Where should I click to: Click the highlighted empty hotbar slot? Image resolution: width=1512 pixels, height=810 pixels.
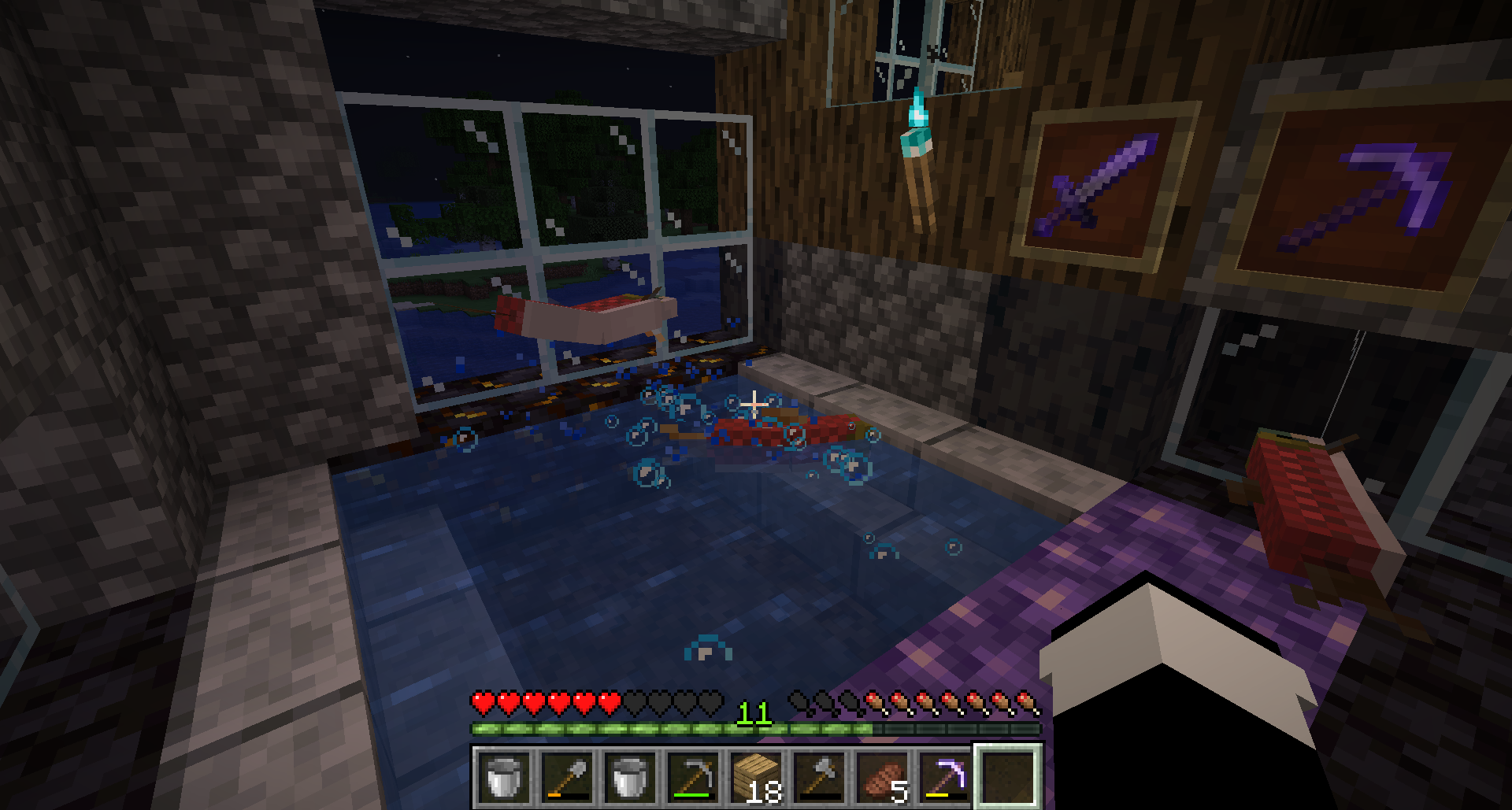(x=1008, y=776)
